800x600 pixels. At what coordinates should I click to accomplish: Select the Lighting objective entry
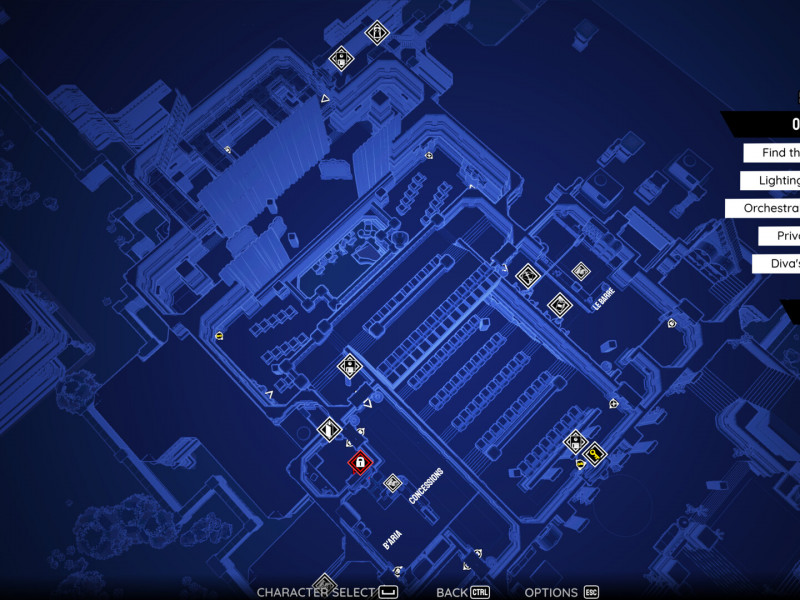[772, 180]
